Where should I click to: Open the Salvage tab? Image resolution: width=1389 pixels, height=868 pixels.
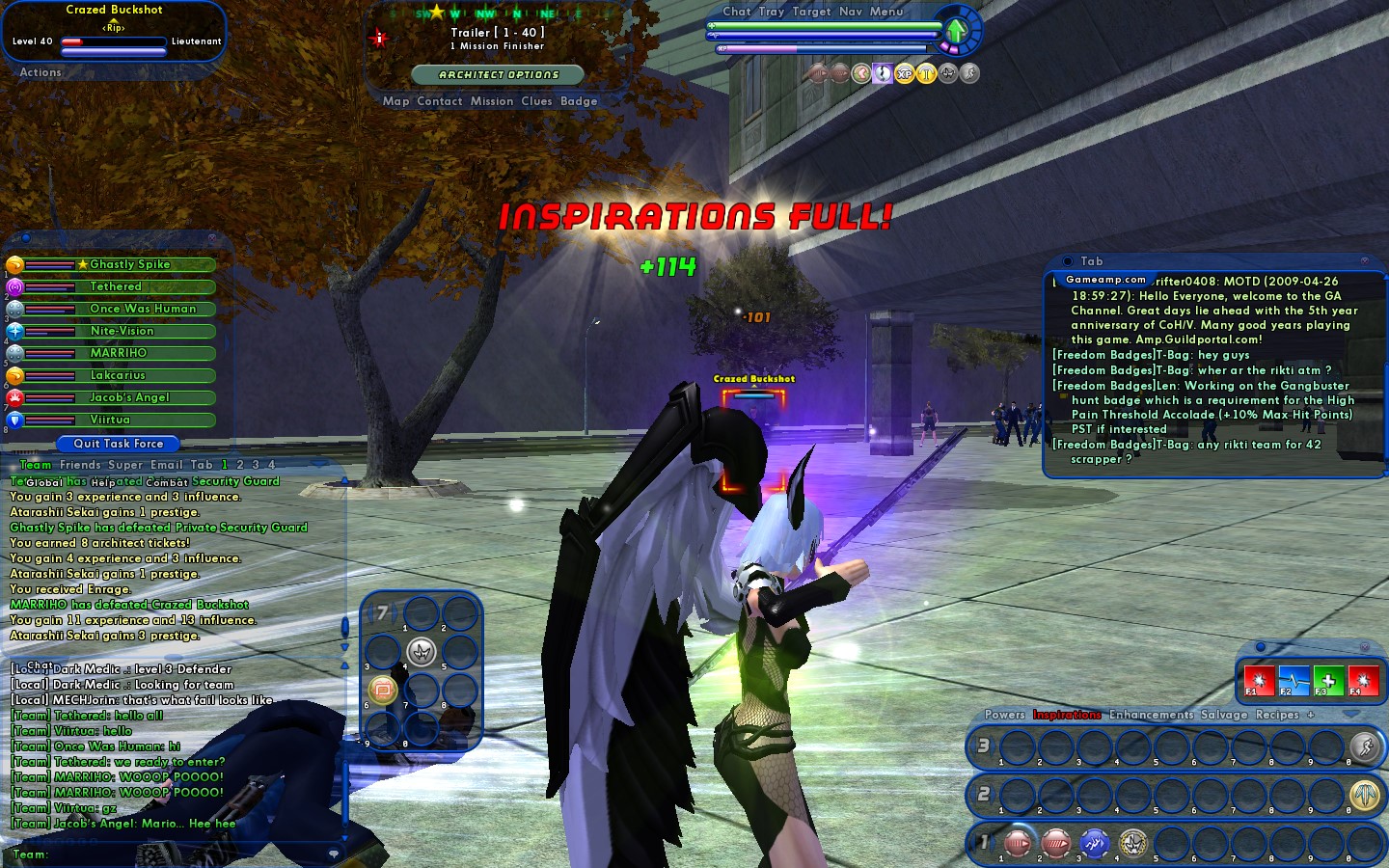click(1224, 715)
